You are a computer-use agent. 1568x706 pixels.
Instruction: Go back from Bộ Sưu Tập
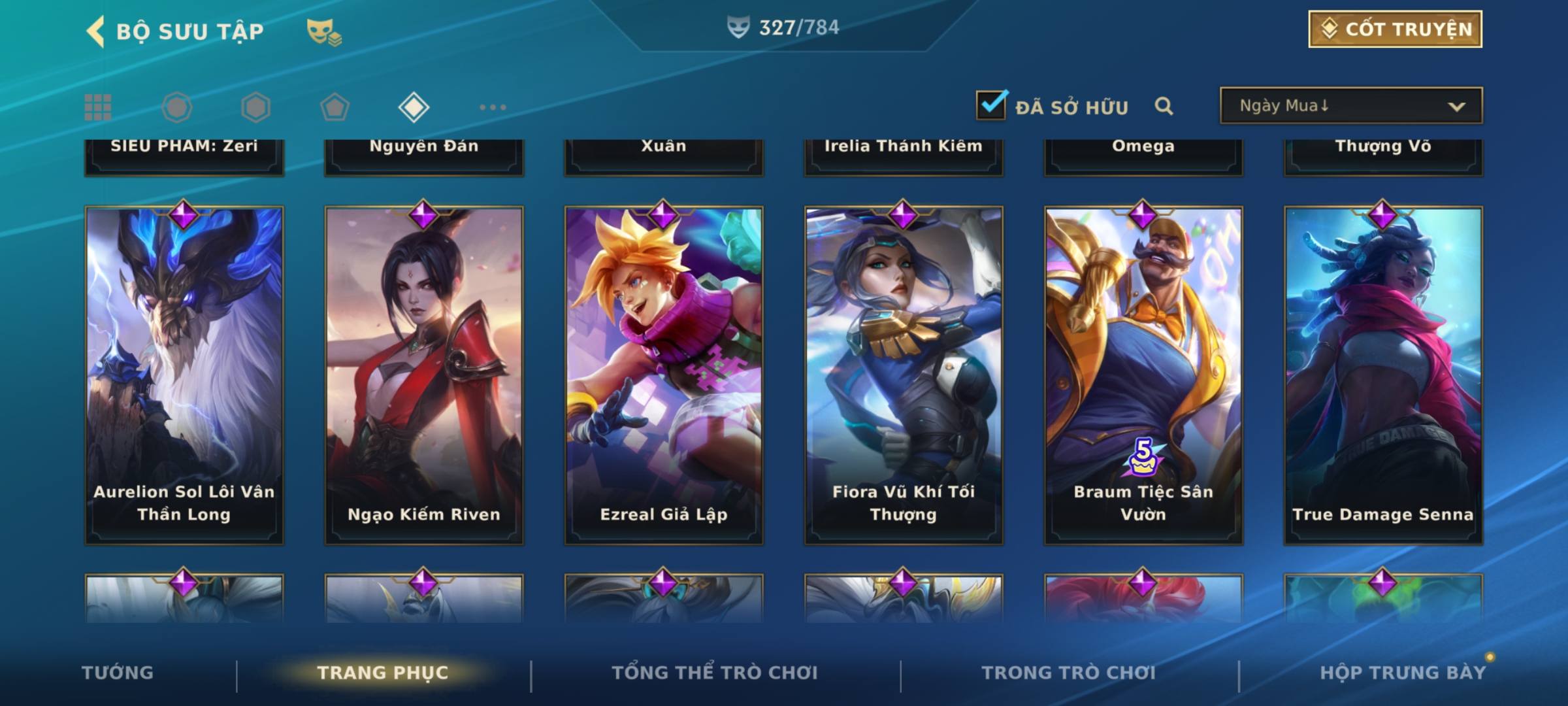(x=95, y=31)
